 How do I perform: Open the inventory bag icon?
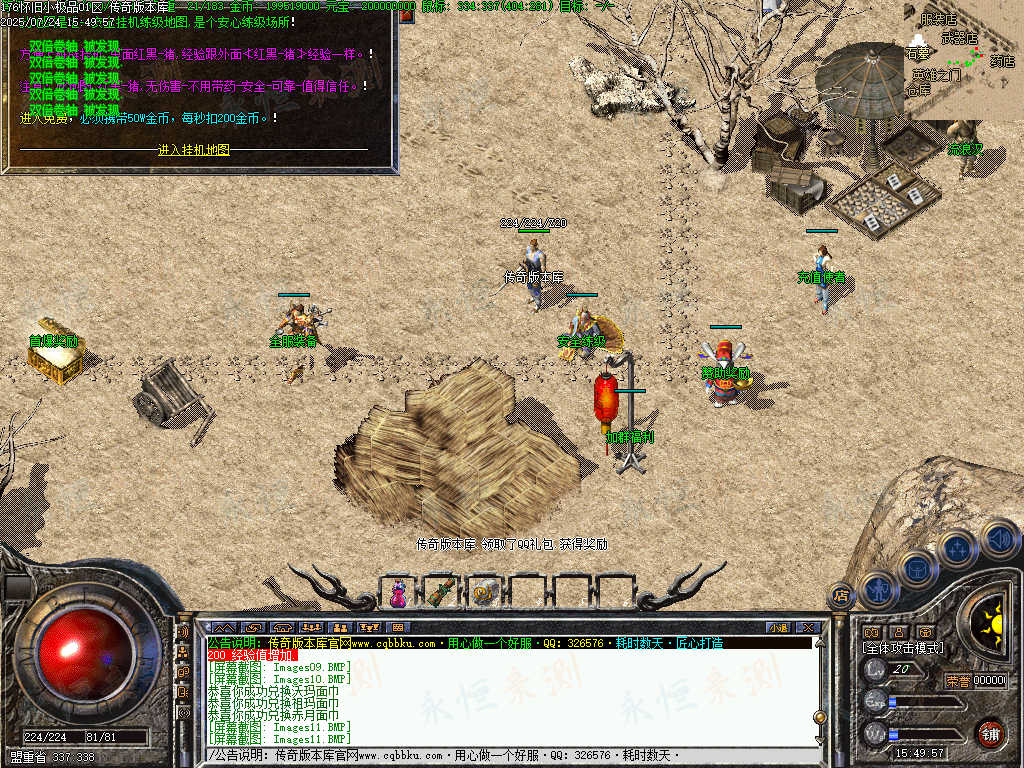point(917,568)
